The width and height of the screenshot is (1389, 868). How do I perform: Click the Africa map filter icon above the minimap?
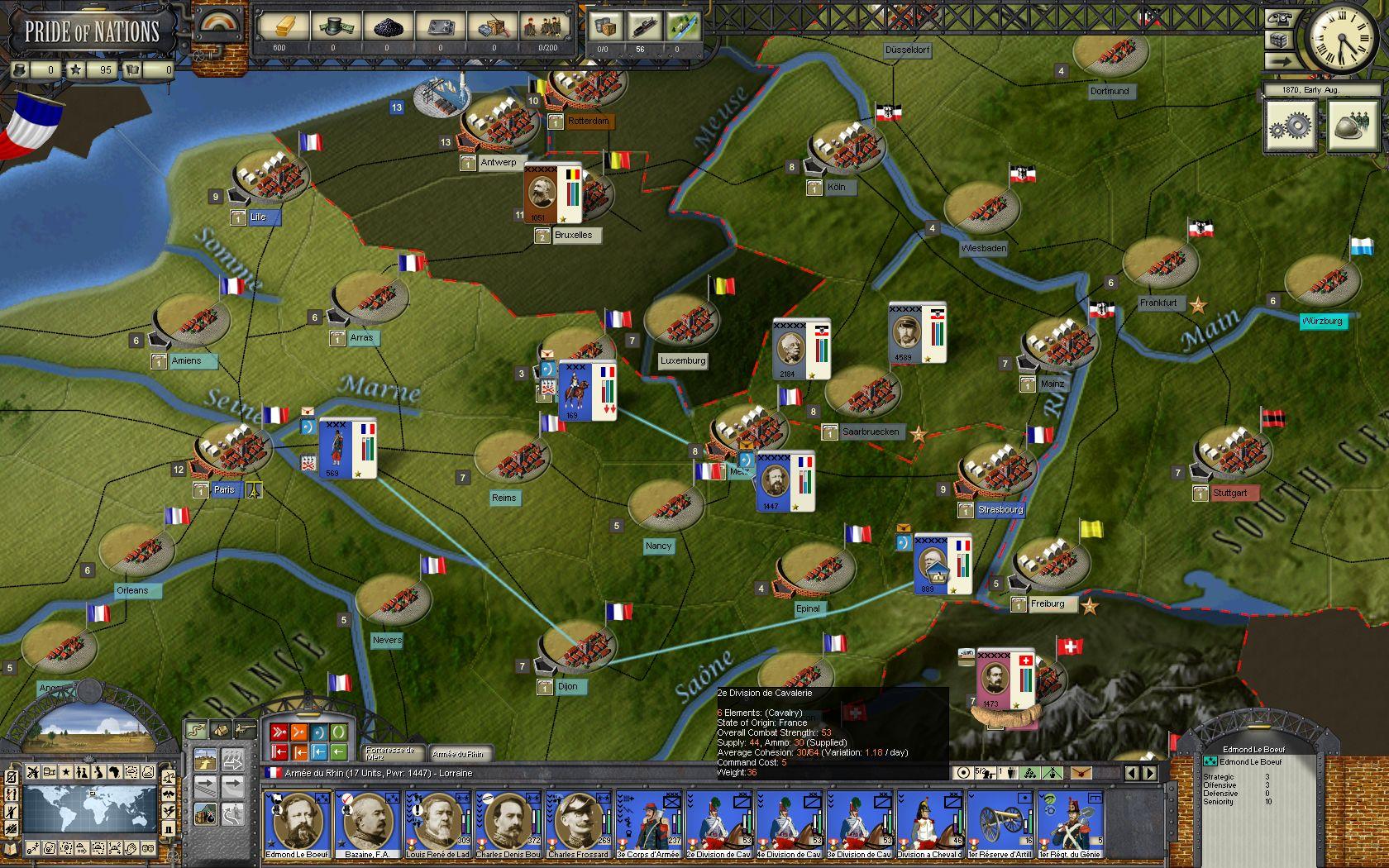115,771
